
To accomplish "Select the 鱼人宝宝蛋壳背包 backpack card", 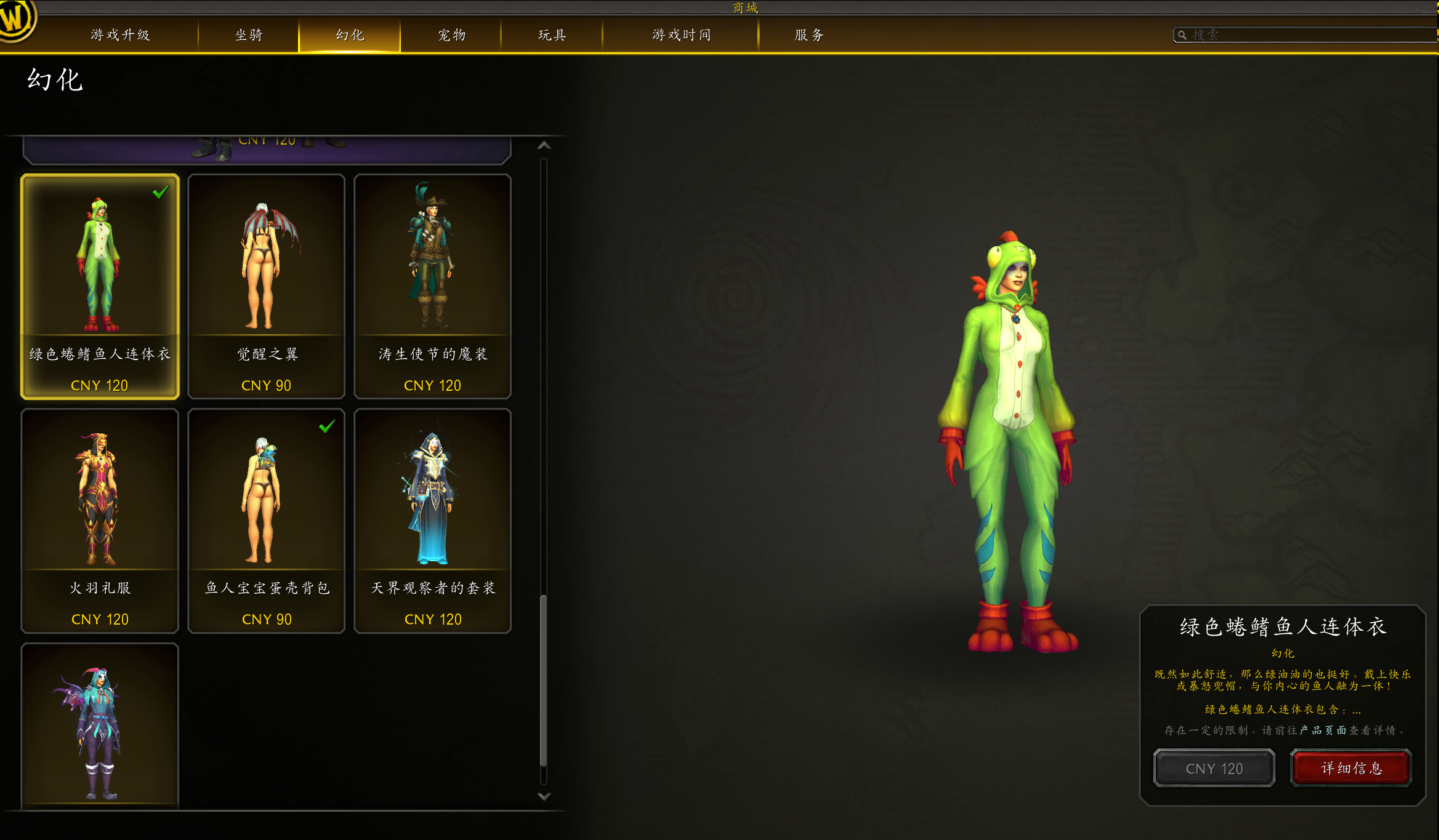I will point(266,521).
